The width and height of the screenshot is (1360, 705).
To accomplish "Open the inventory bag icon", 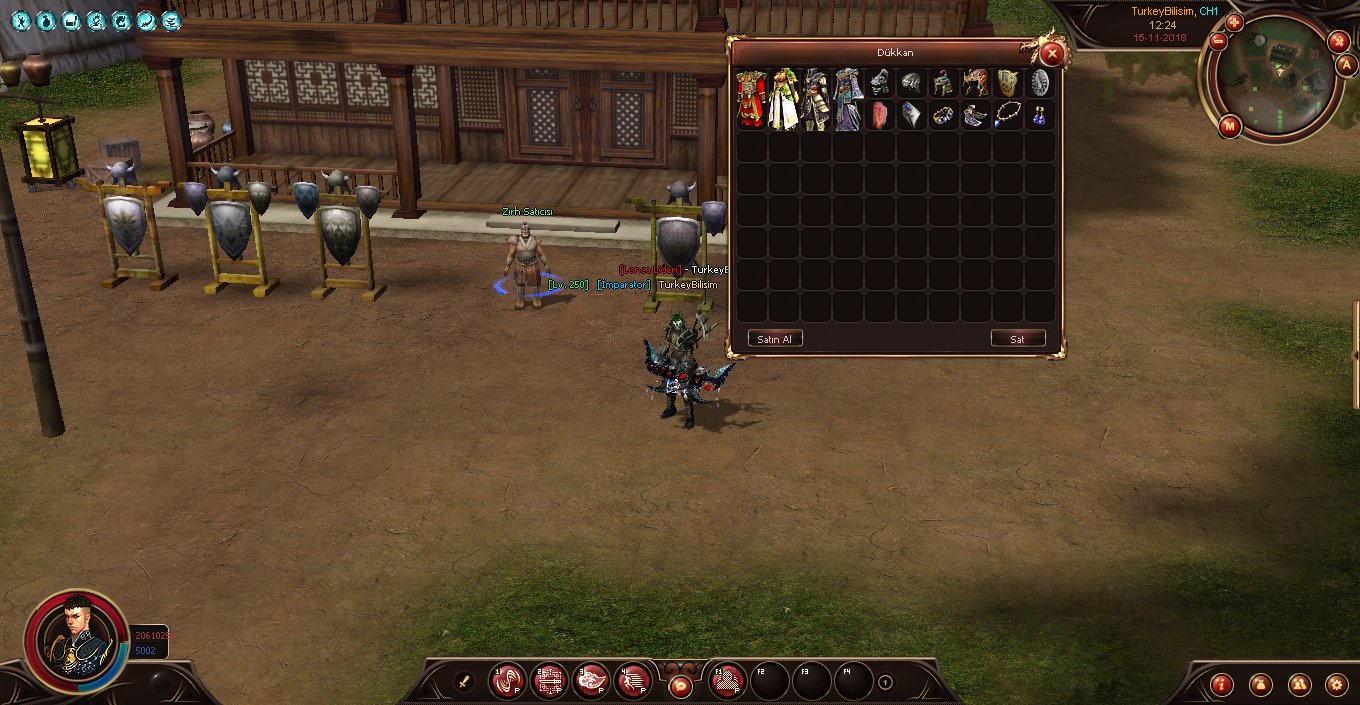I will click(x=1260, y=684).
